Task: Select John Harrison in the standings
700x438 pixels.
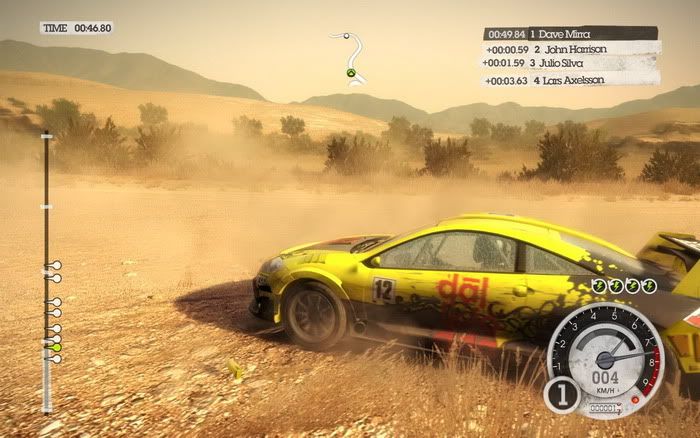Action: point(570,48)
